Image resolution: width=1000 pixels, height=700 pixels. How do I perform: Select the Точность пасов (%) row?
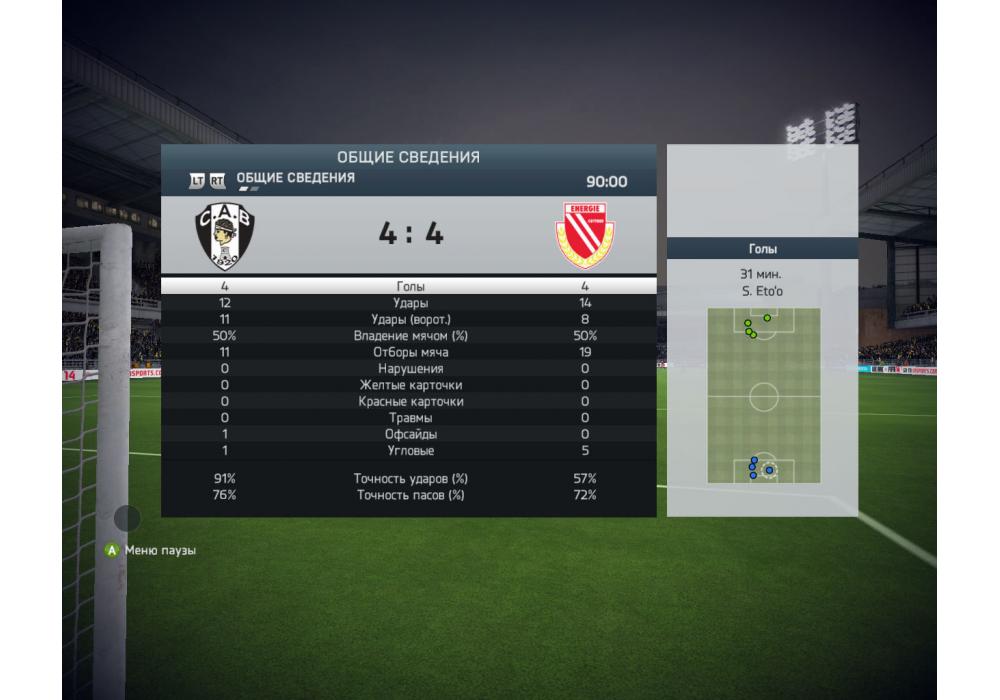point(409,495)
